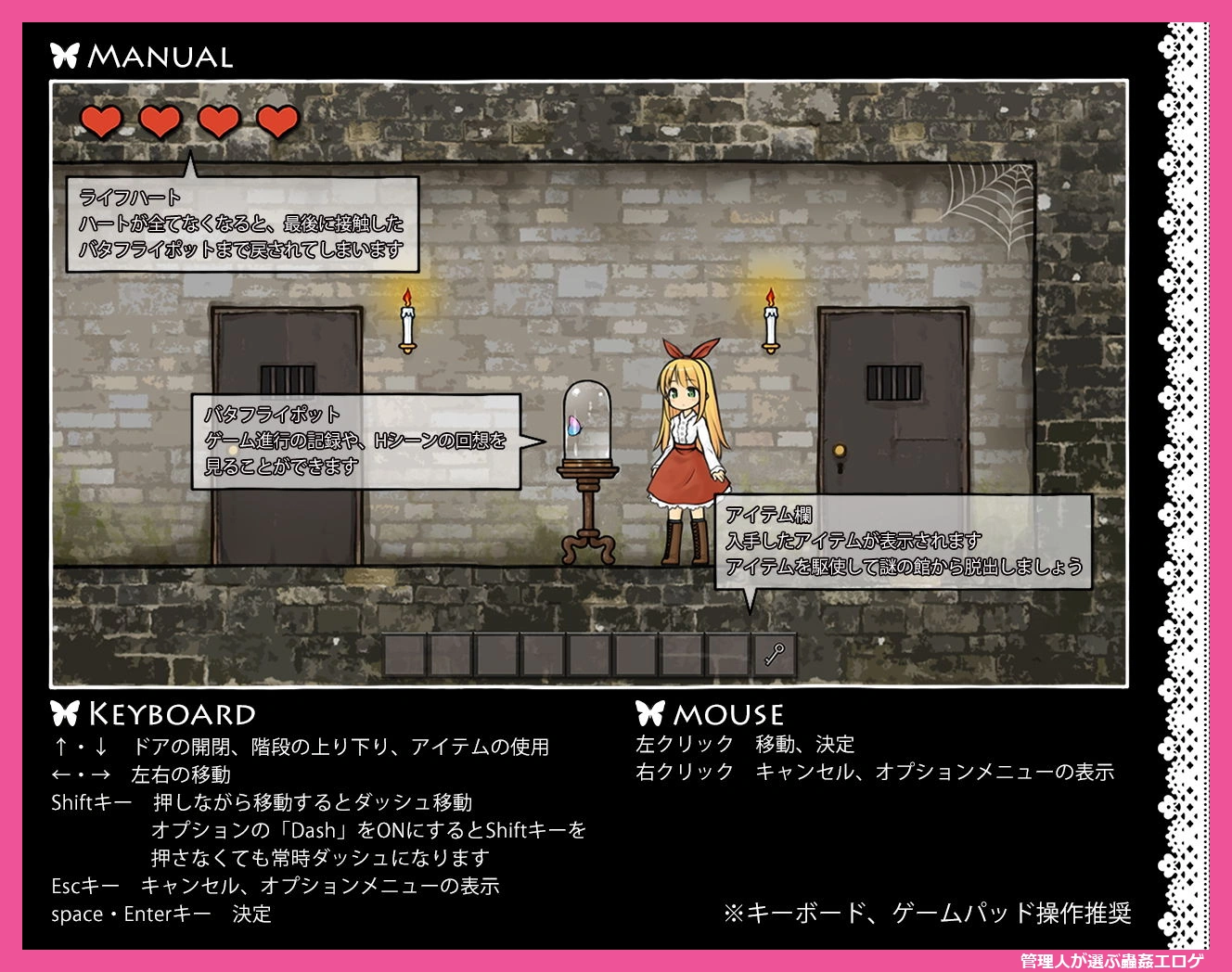Select the key in the item bar
The width and height of the screenshot is (1232, 972).
click(x=775, y=655)
